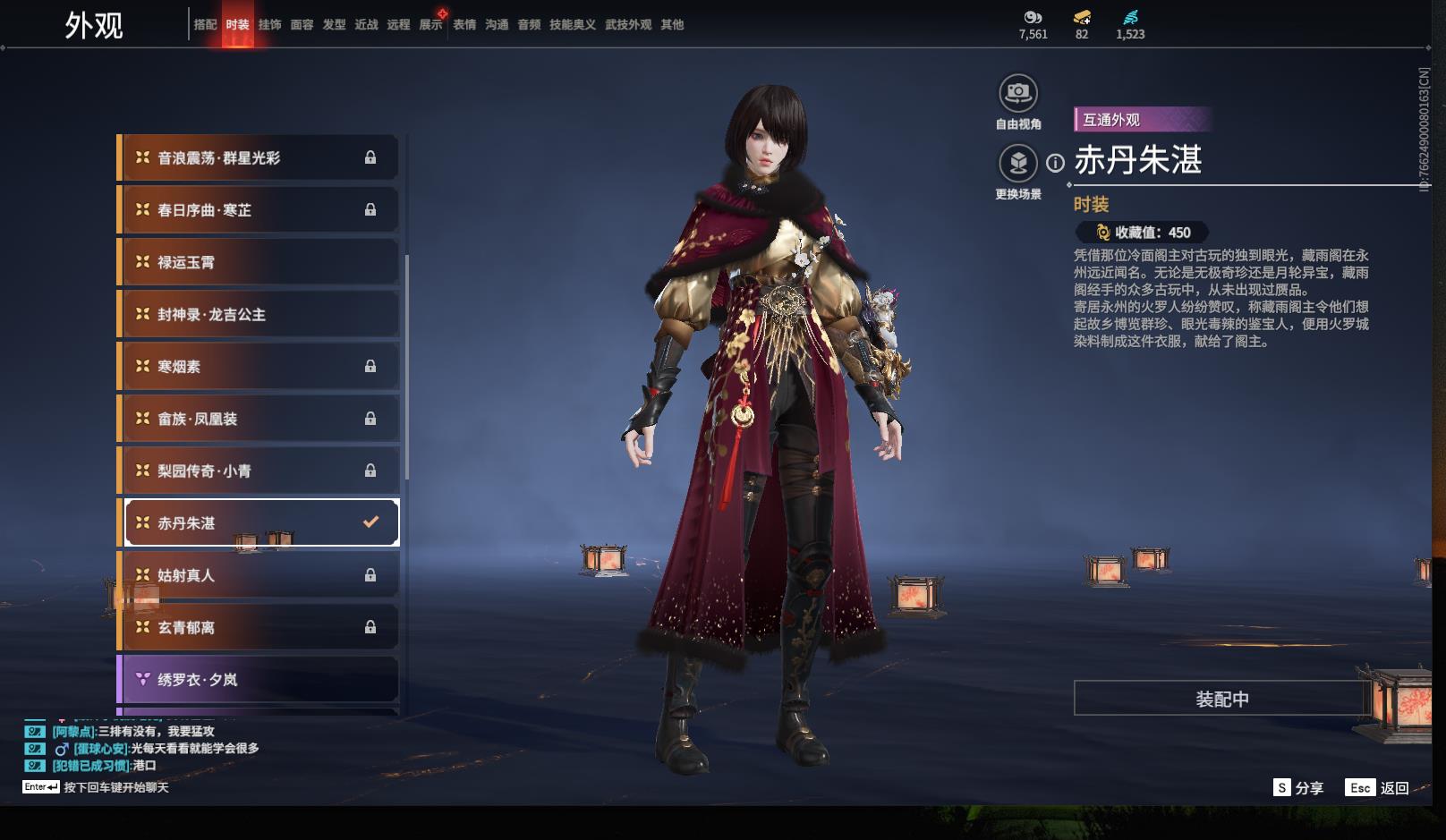Click the 装配中 equip button

1221,699
